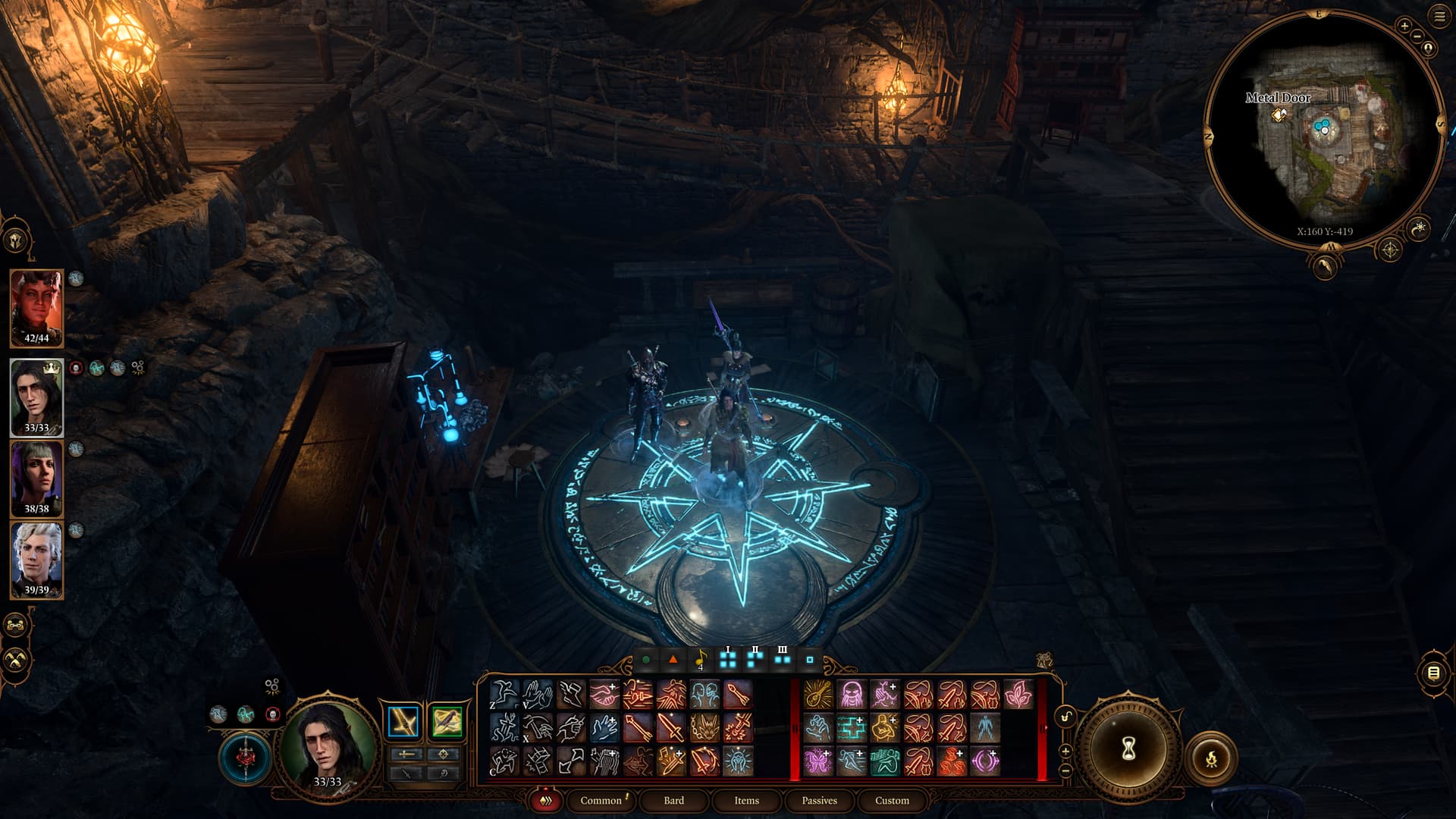This screenshot has width=1456, height=819.
Task: Select the Passives hotbar tab
Action: tap(819, 800)
